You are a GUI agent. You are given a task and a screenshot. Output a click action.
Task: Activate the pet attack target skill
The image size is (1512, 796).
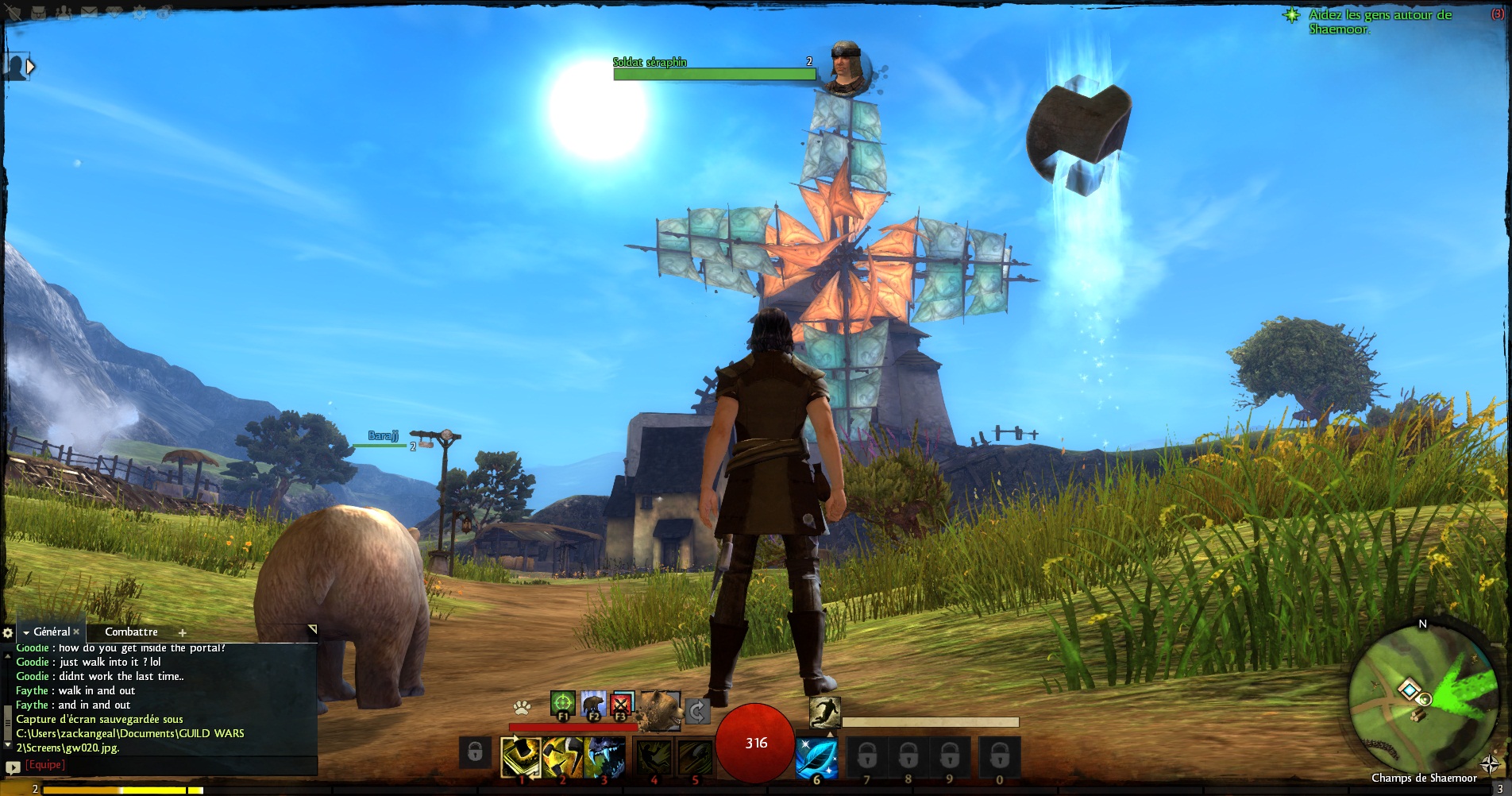tap(562, 704)
